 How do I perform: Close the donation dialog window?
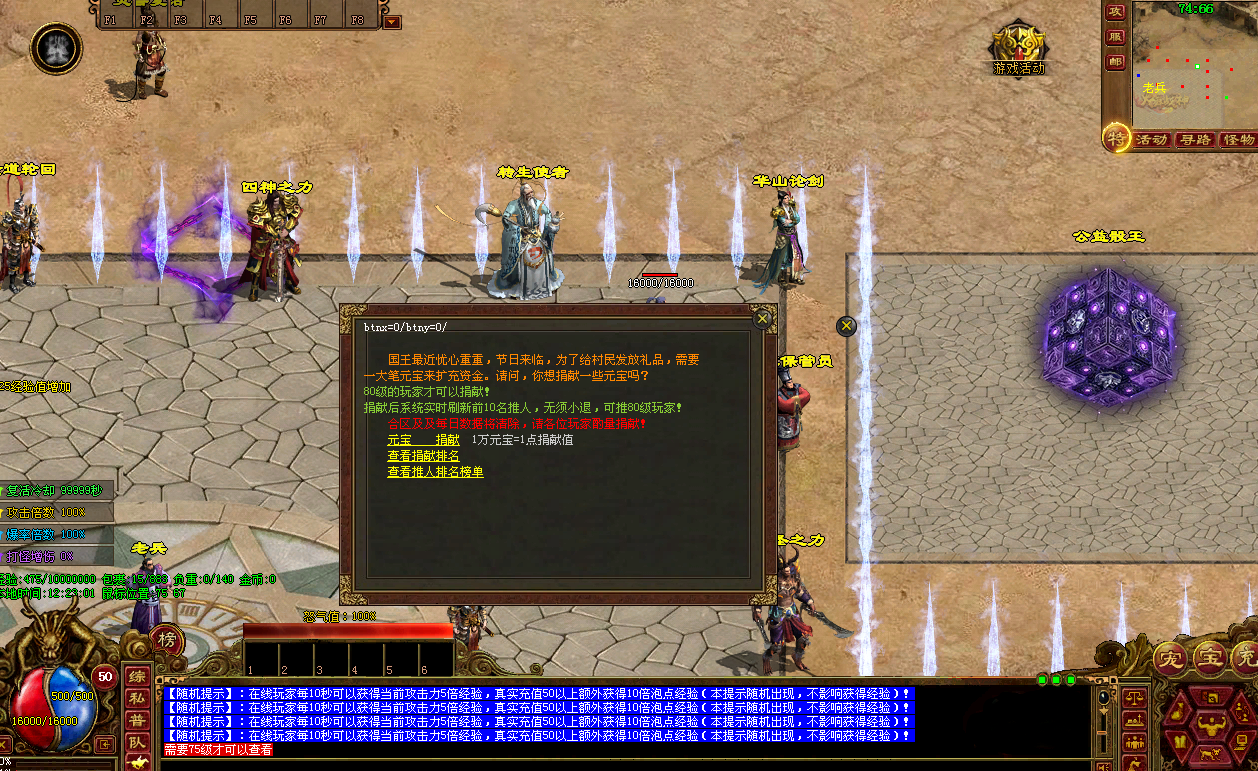763,319
